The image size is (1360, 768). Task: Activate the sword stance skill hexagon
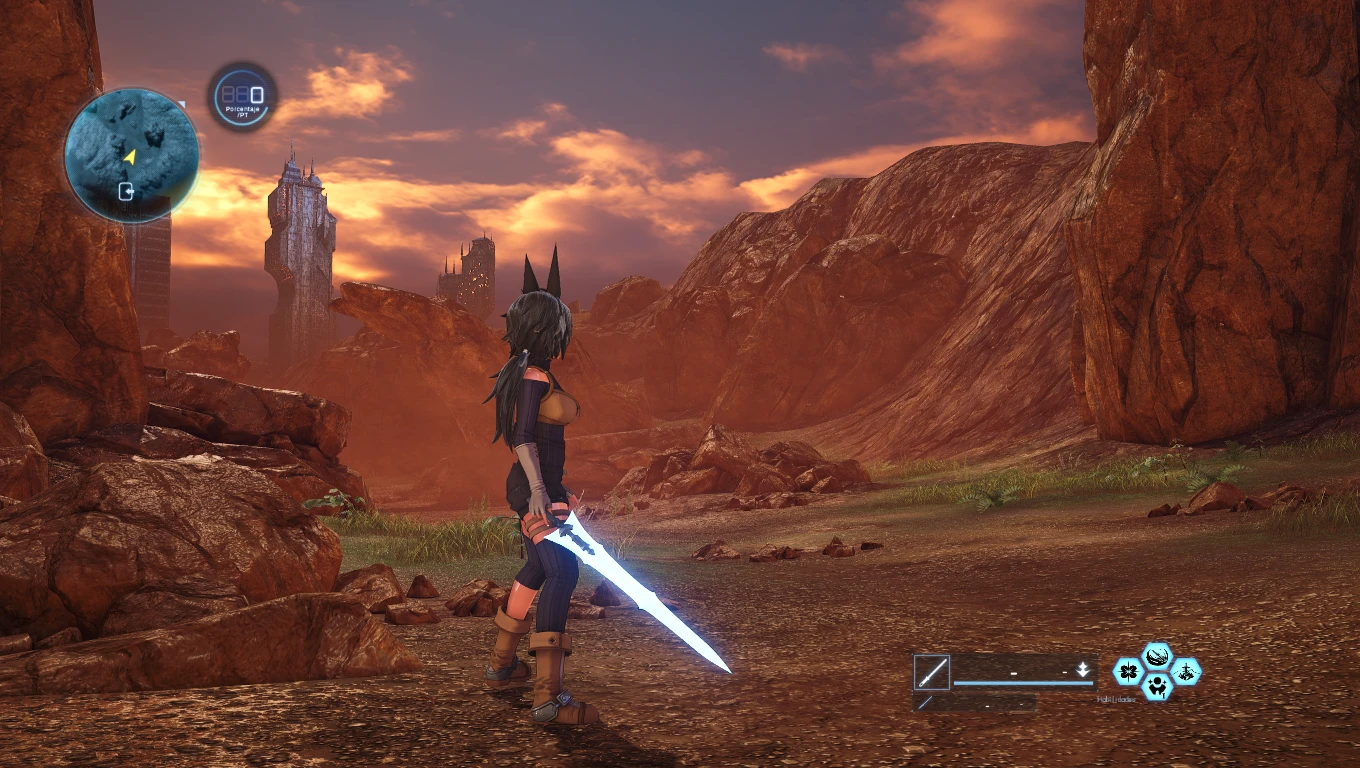tap(1186, 671)
